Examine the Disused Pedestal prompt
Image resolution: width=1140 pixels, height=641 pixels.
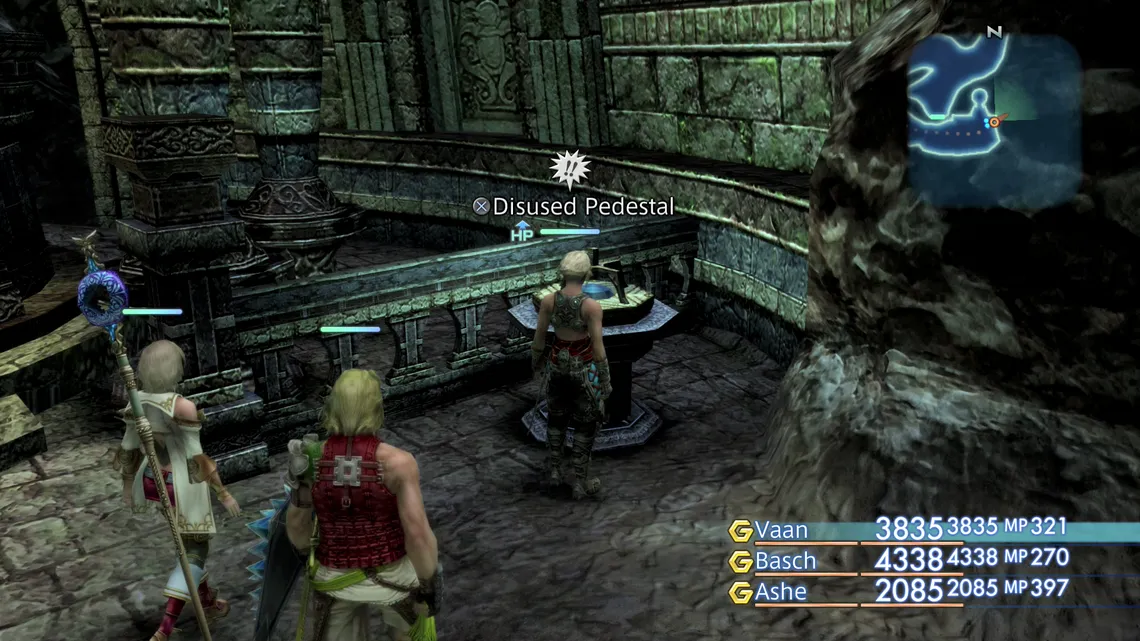[x=573, y=207]
